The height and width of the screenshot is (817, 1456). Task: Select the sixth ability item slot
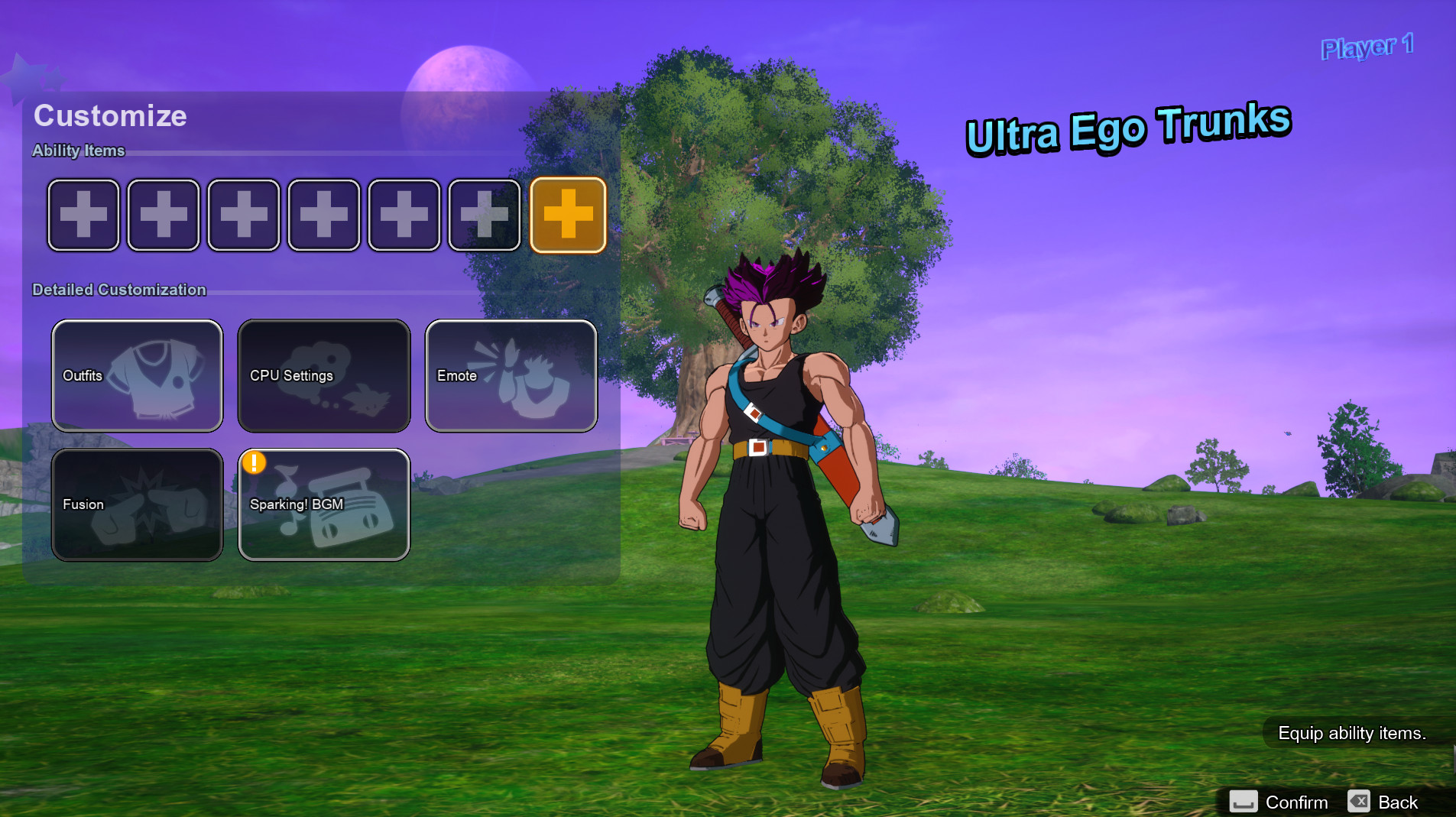point(485,215)
